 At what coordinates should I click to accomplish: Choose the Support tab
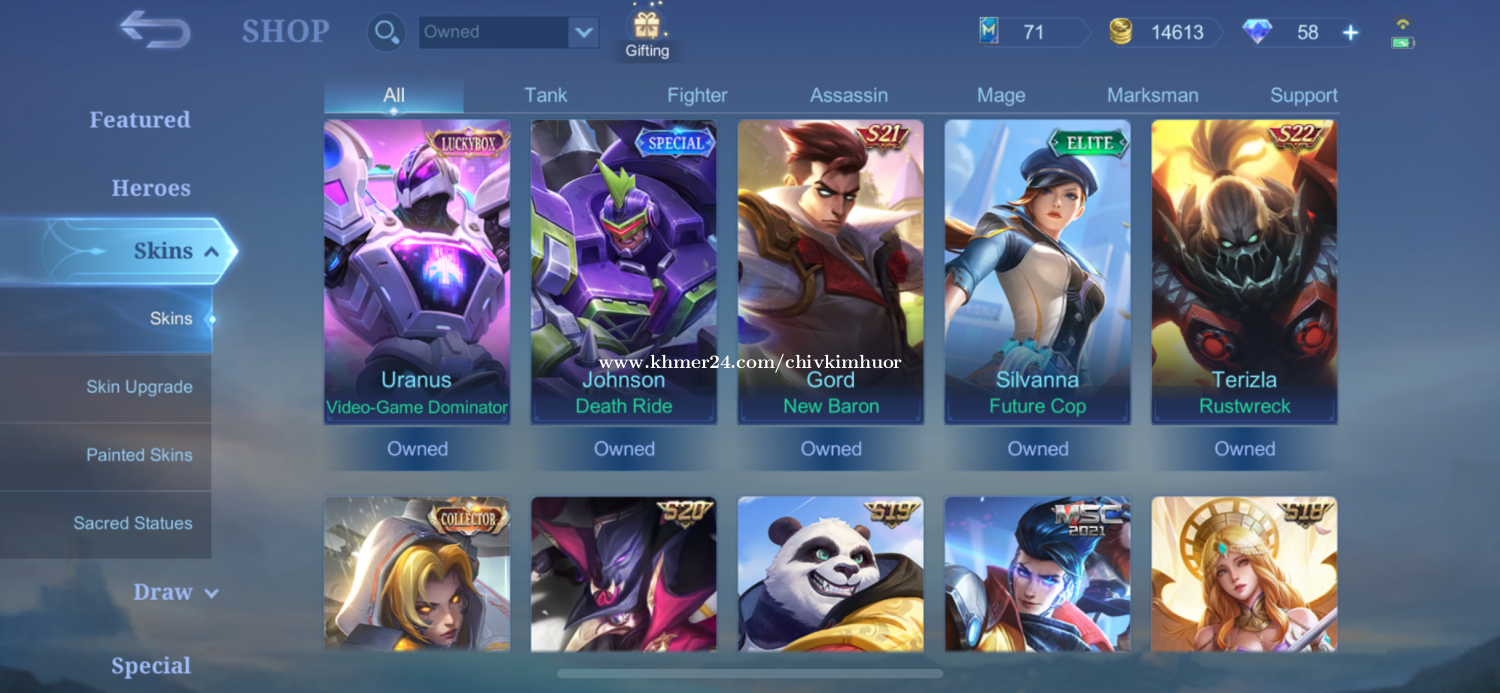(x=1303, y=95)
